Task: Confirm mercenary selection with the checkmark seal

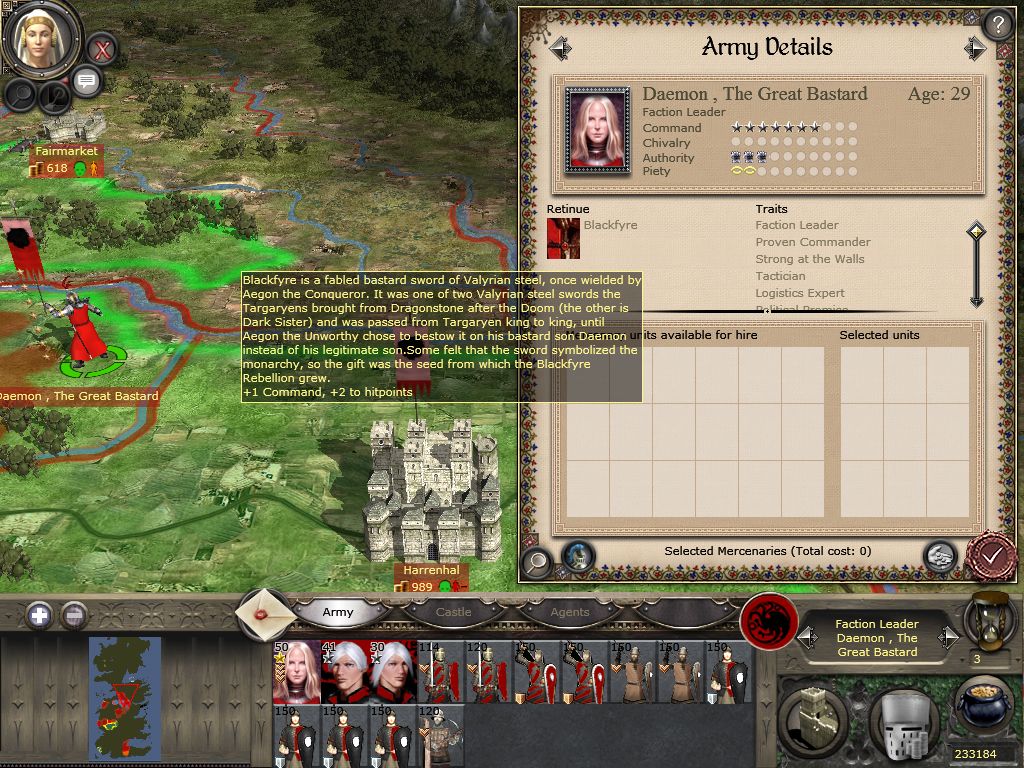Action: 992,556
